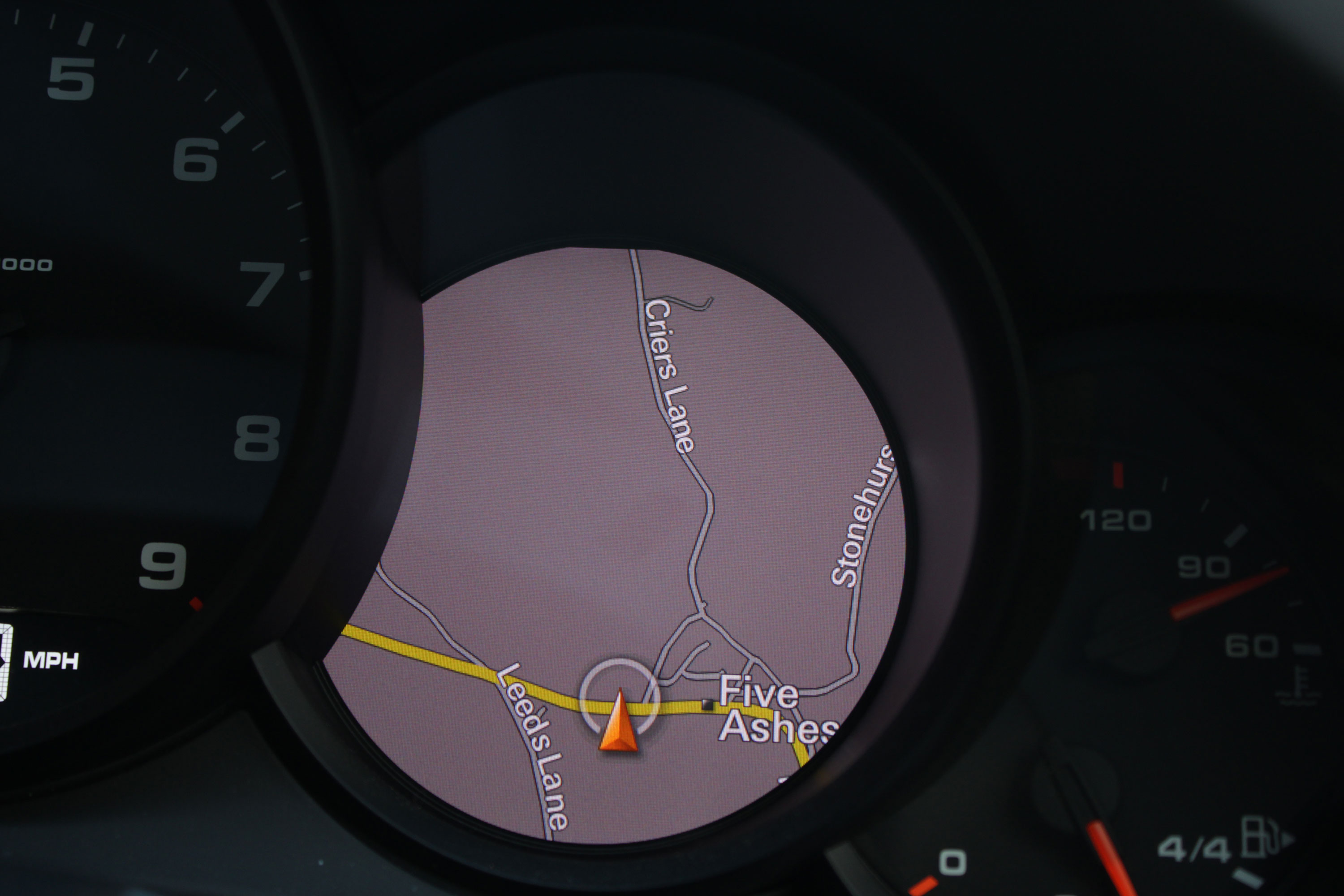This screenshot has width=1344, height=896.
Task: Select the Criers Lane road label
Action: tap(669, 375)
